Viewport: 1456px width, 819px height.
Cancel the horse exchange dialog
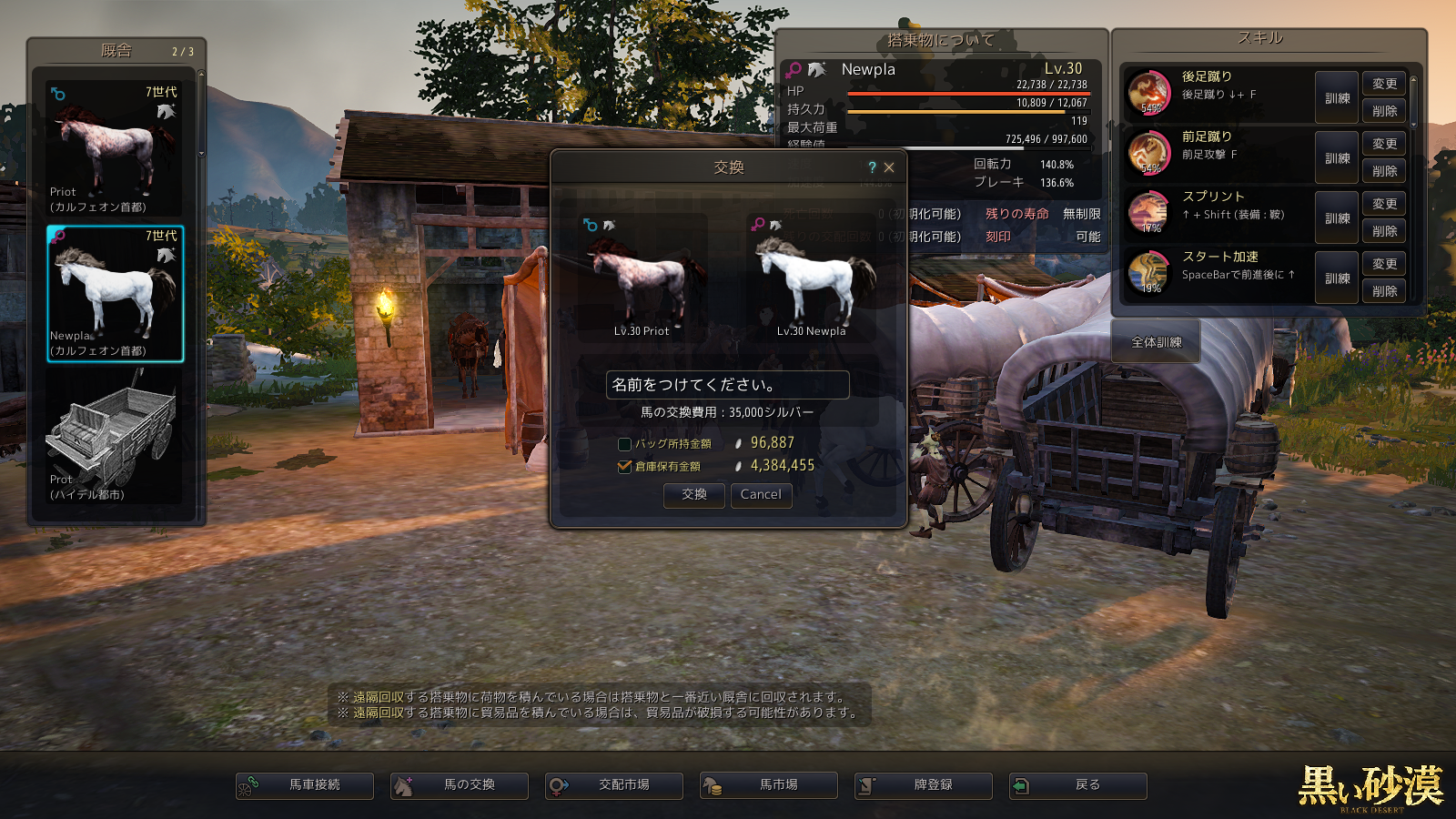pyautogui.click(x=761, y=495)
